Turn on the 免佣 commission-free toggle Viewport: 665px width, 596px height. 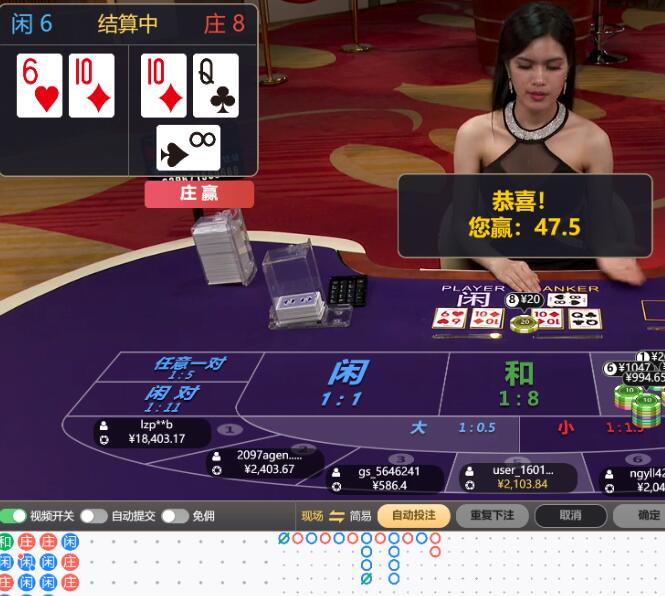click(x=174, y=516)
